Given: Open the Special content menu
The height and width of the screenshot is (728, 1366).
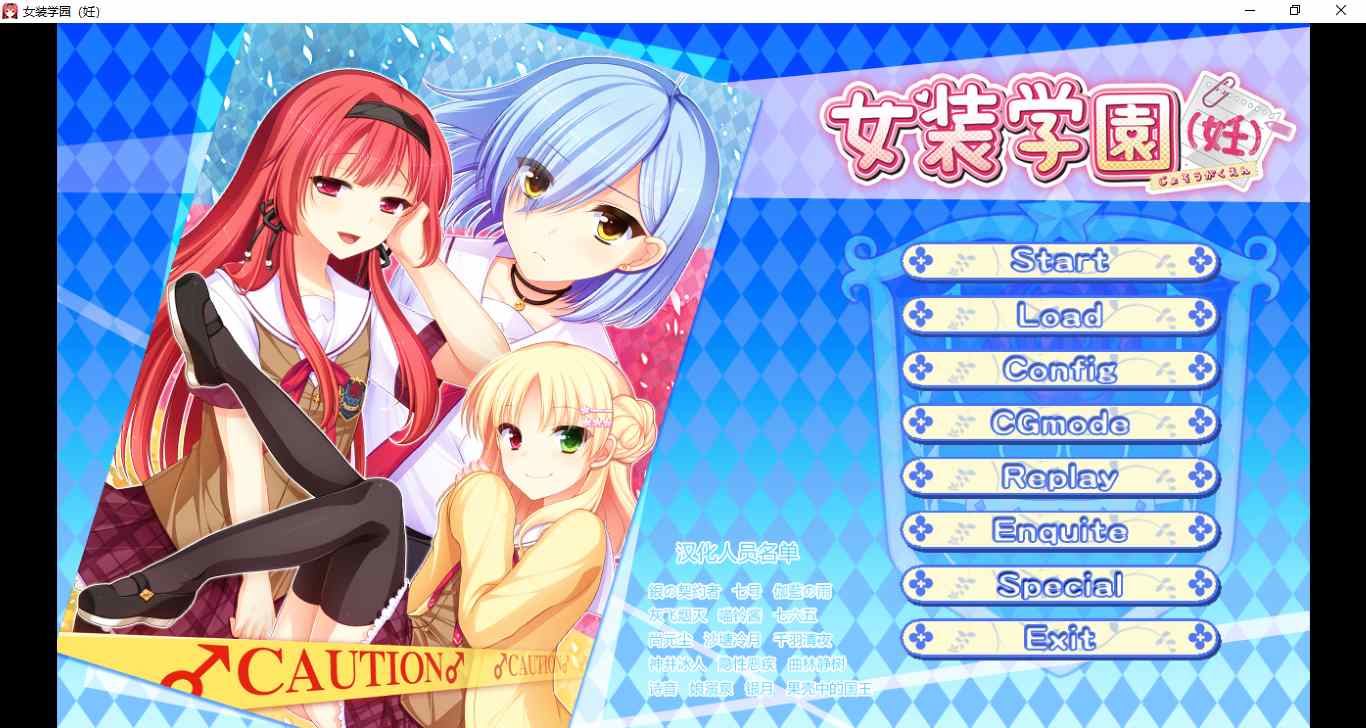Looking at the screenshot, I should click(x=1060, y=585).
